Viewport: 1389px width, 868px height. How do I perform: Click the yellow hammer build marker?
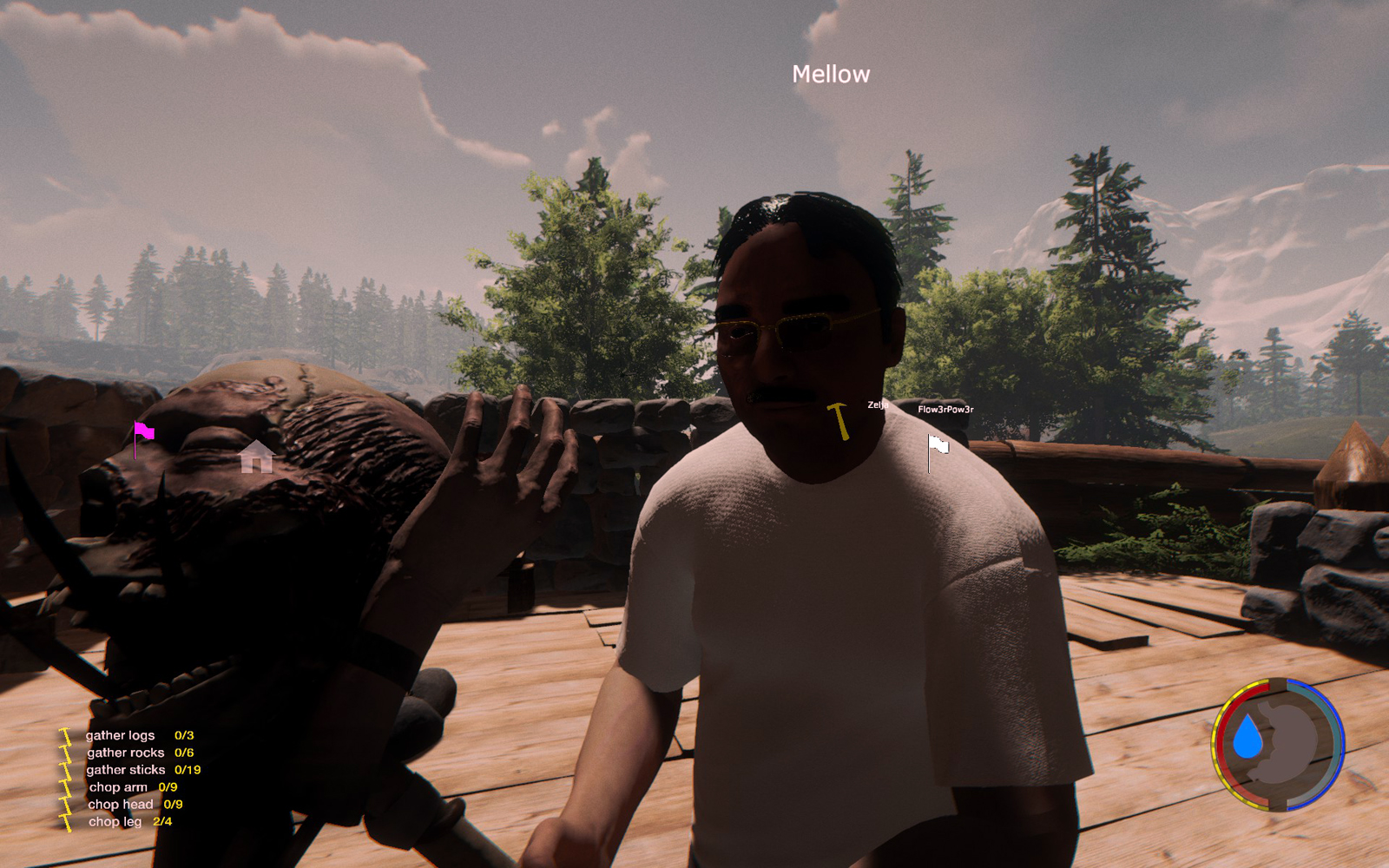(x=839, y=421)
